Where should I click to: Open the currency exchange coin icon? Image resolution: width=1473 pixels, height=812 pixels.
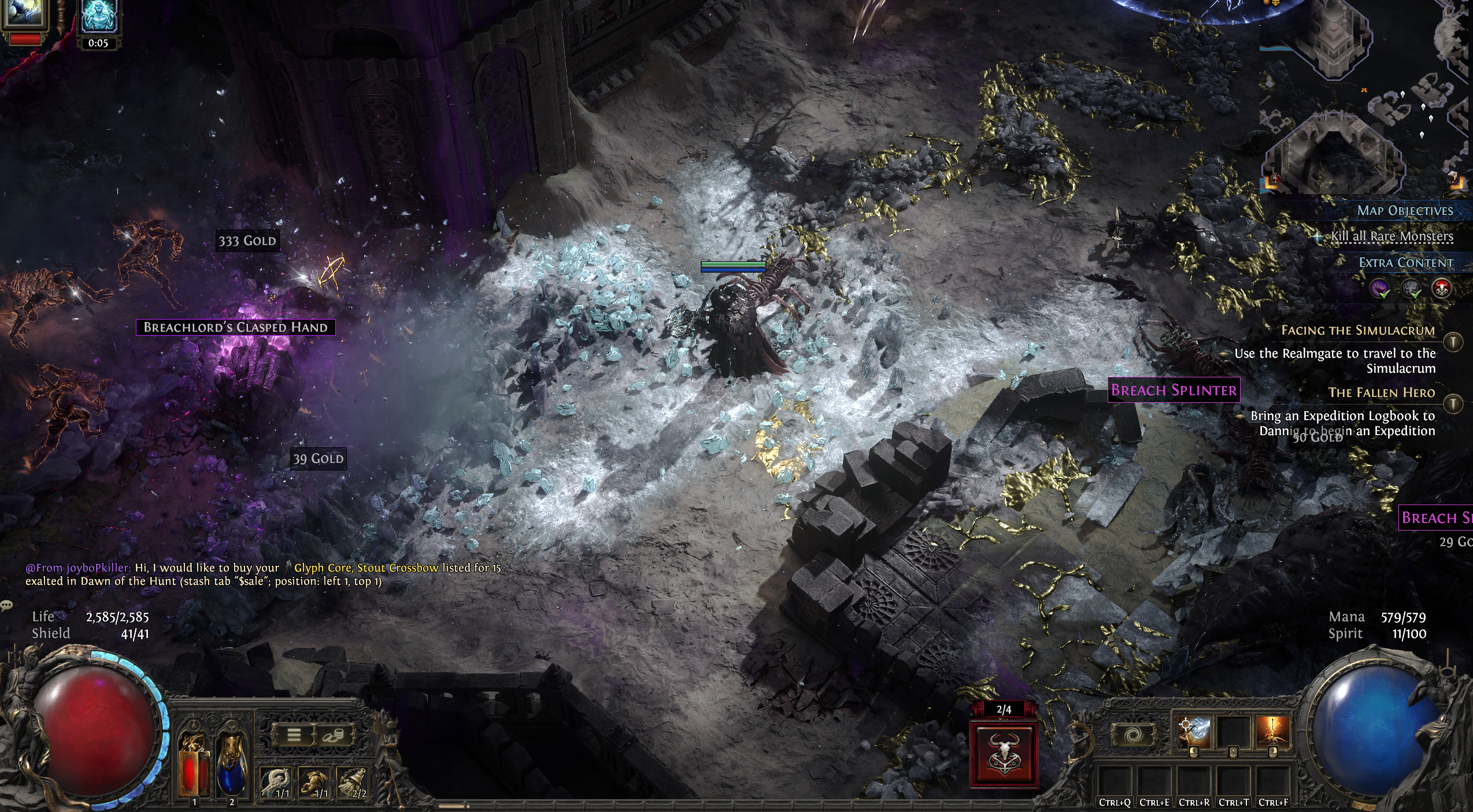click(332, 736)
